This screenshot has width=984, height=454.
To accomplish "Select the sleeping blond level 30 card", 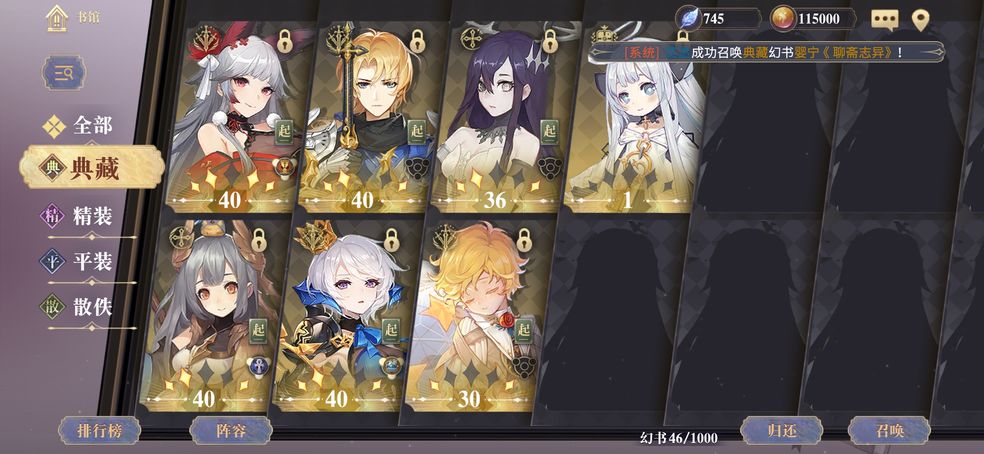I will point(473,315).
